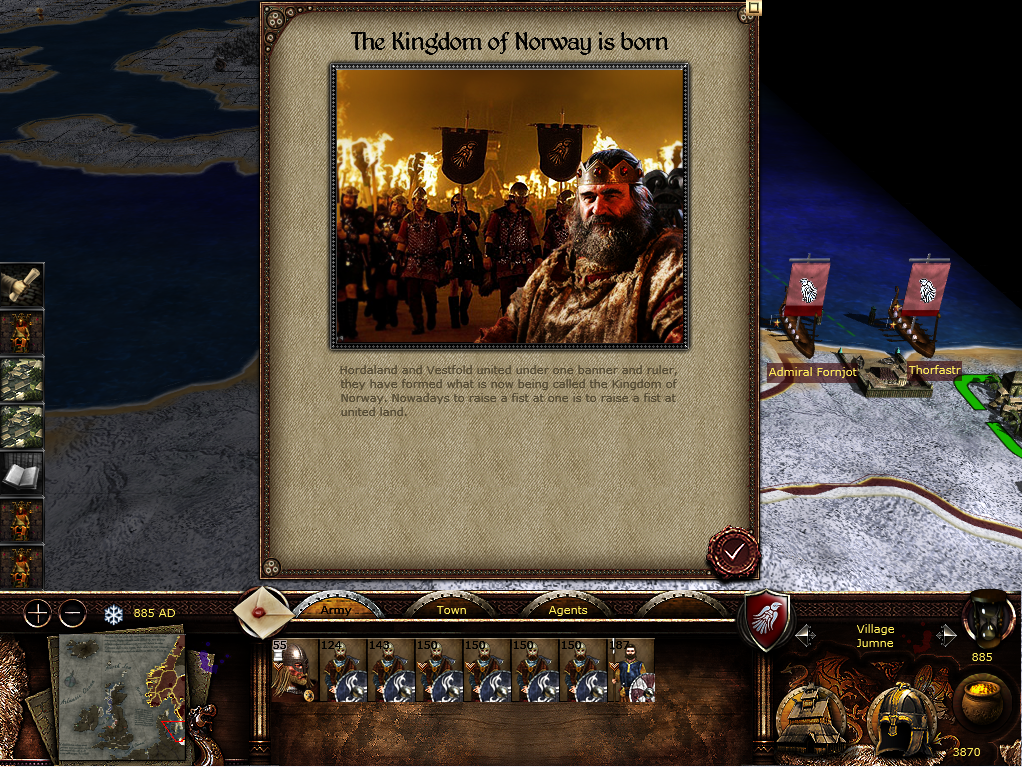Viewport: 1022px width, 767px height.
Task: Open the sealed letter icon beside the Army tab
Action: (x=261, y=609)
